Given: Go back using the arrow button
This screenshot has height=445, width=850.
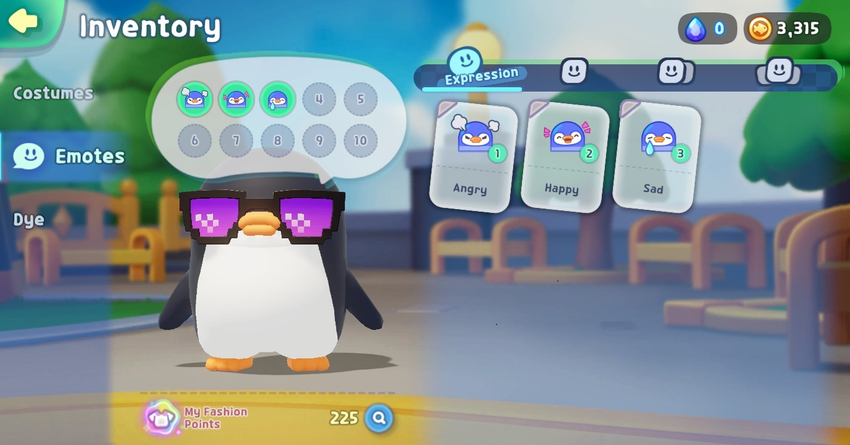Looking at the screenshot, I should pyautogui.click(x=22, y=22).
